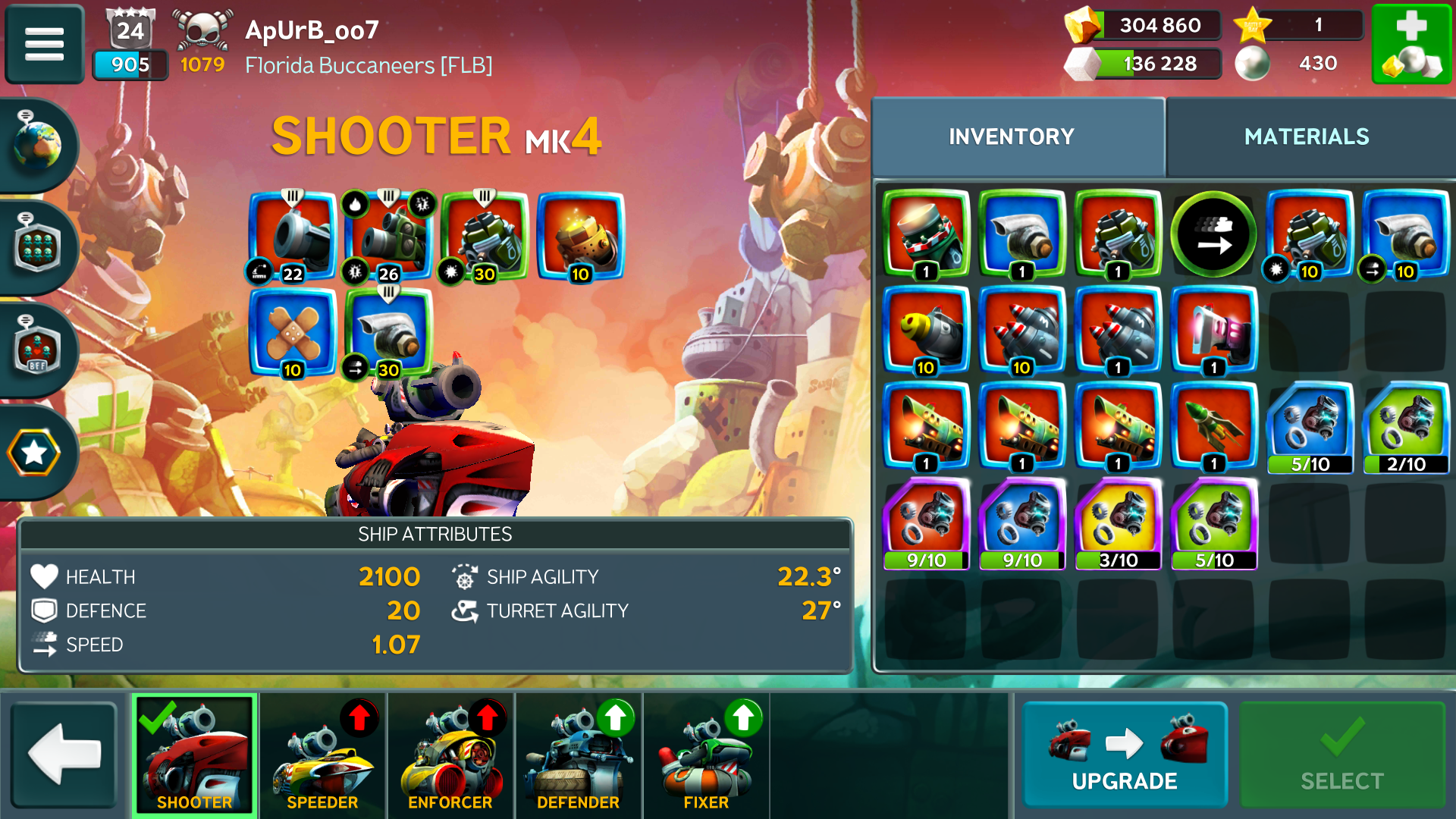Choose the Speeder ship
Image resolution: width=1456 pixels, height=819 pixels.
point(322,755)
